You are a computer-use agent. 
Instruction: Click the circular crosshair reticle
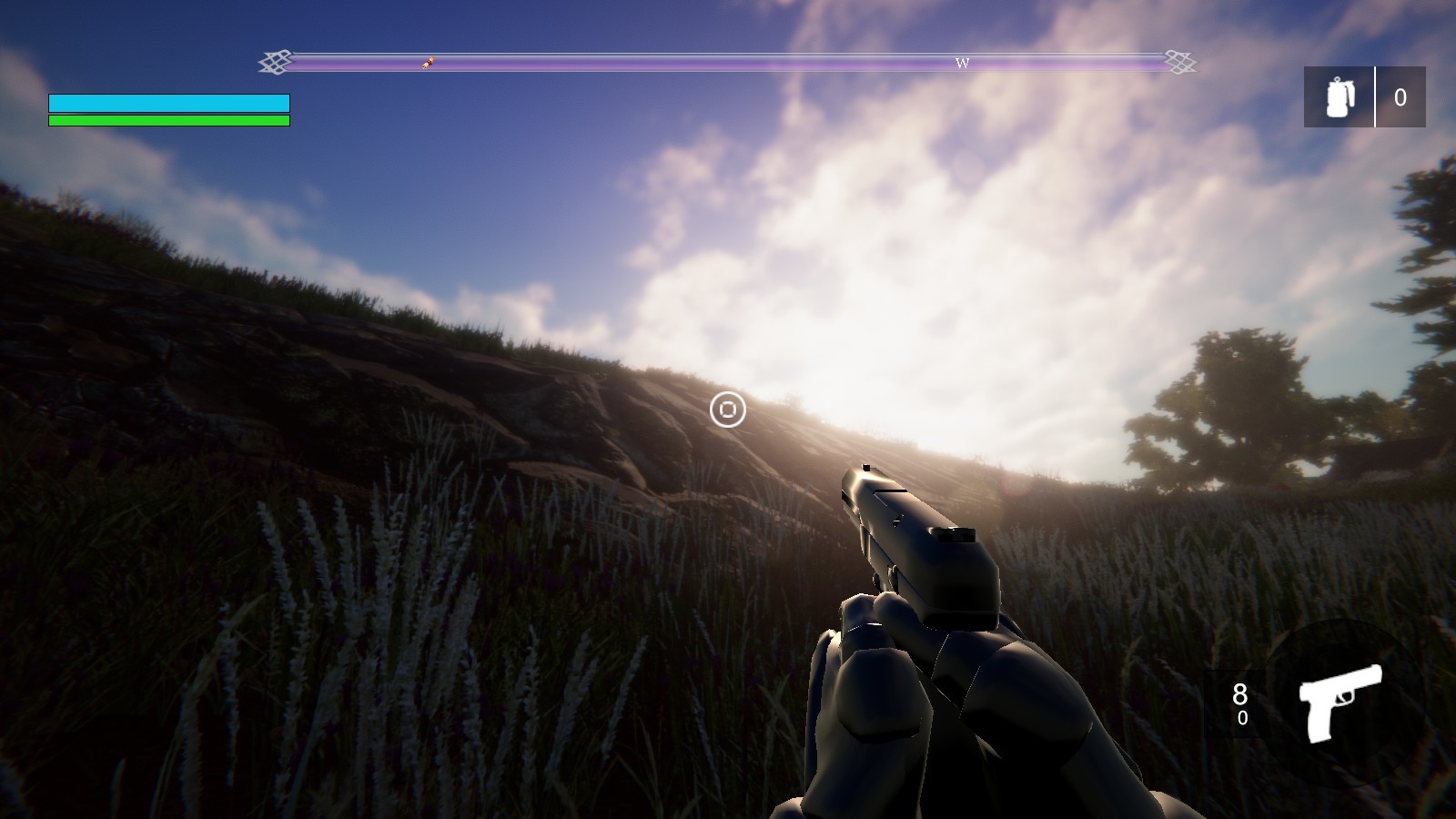pyautogui.click(x=727, y=411)
